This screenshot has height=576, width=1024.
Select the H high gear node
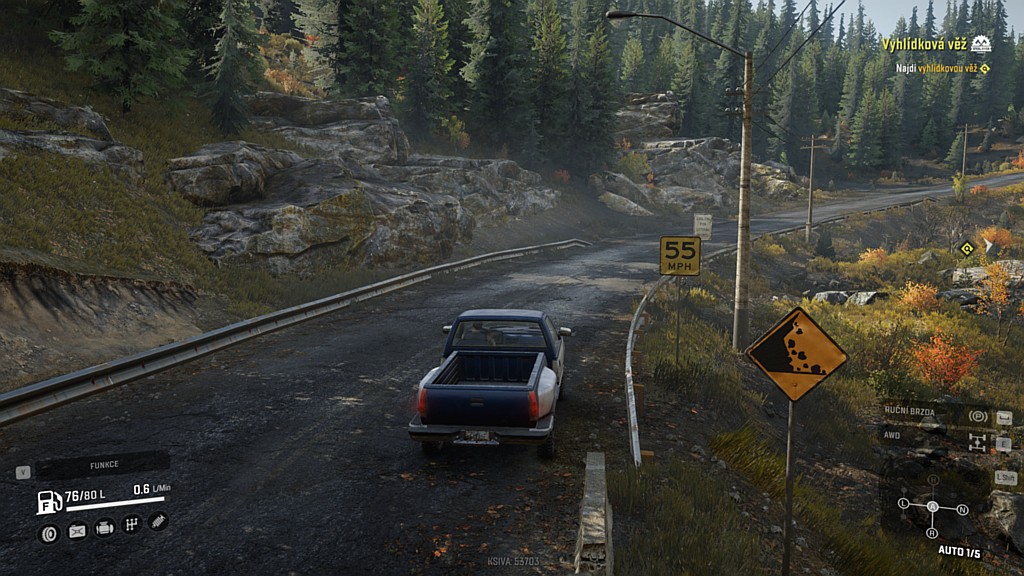pos(933,480)
